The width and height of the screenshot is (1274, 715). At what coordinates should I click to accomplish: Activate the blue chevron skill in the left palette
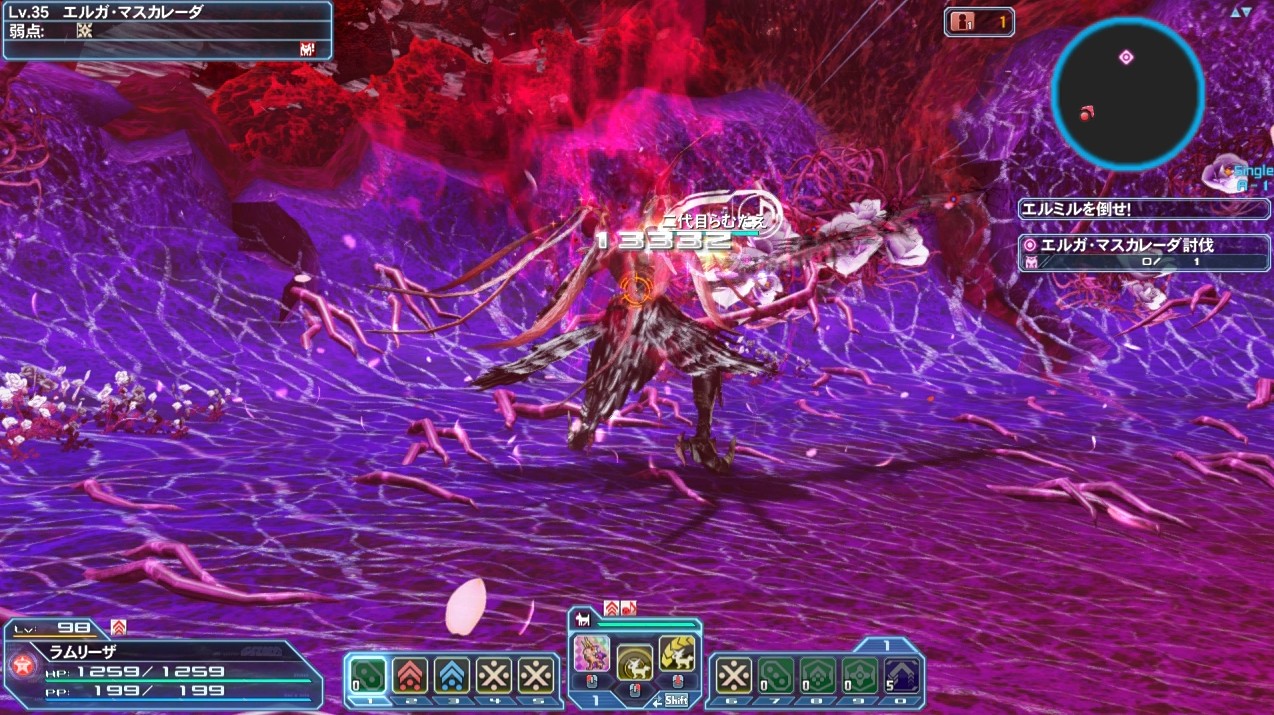pyautogui.click(x=452, y=675)
